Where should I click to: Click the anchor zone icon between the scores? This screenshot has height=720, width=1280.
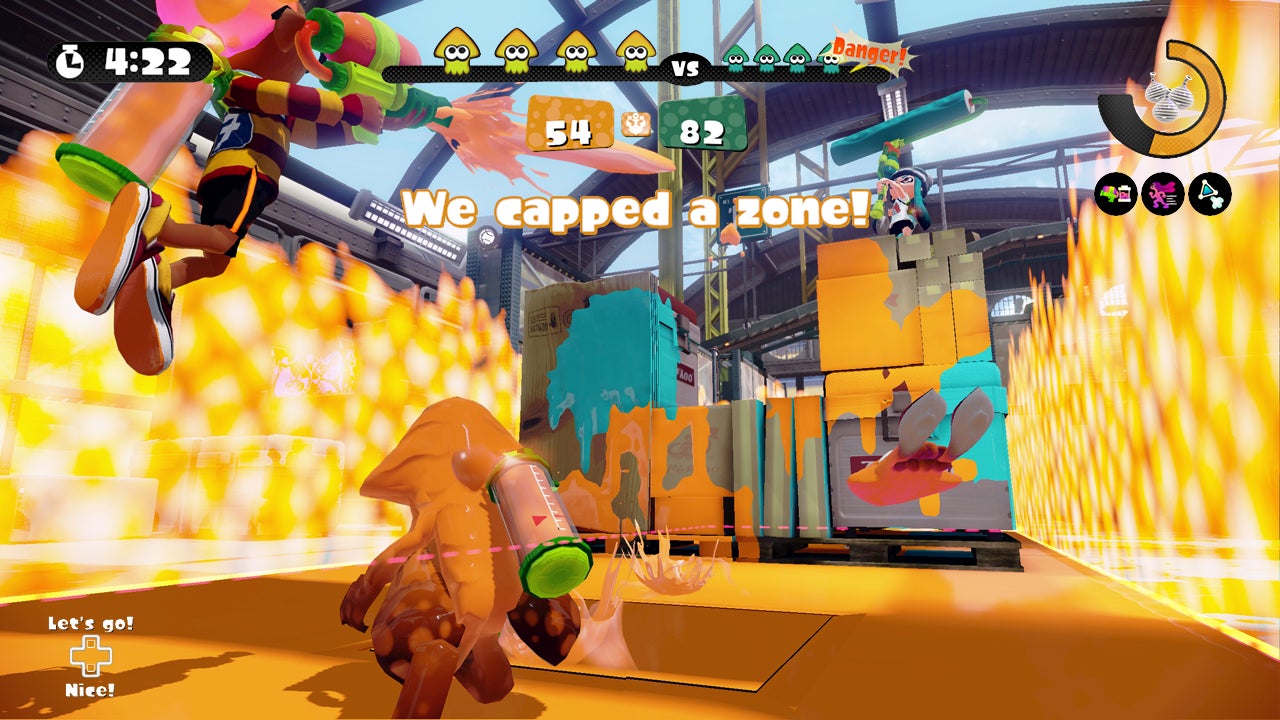coord(635,123)
